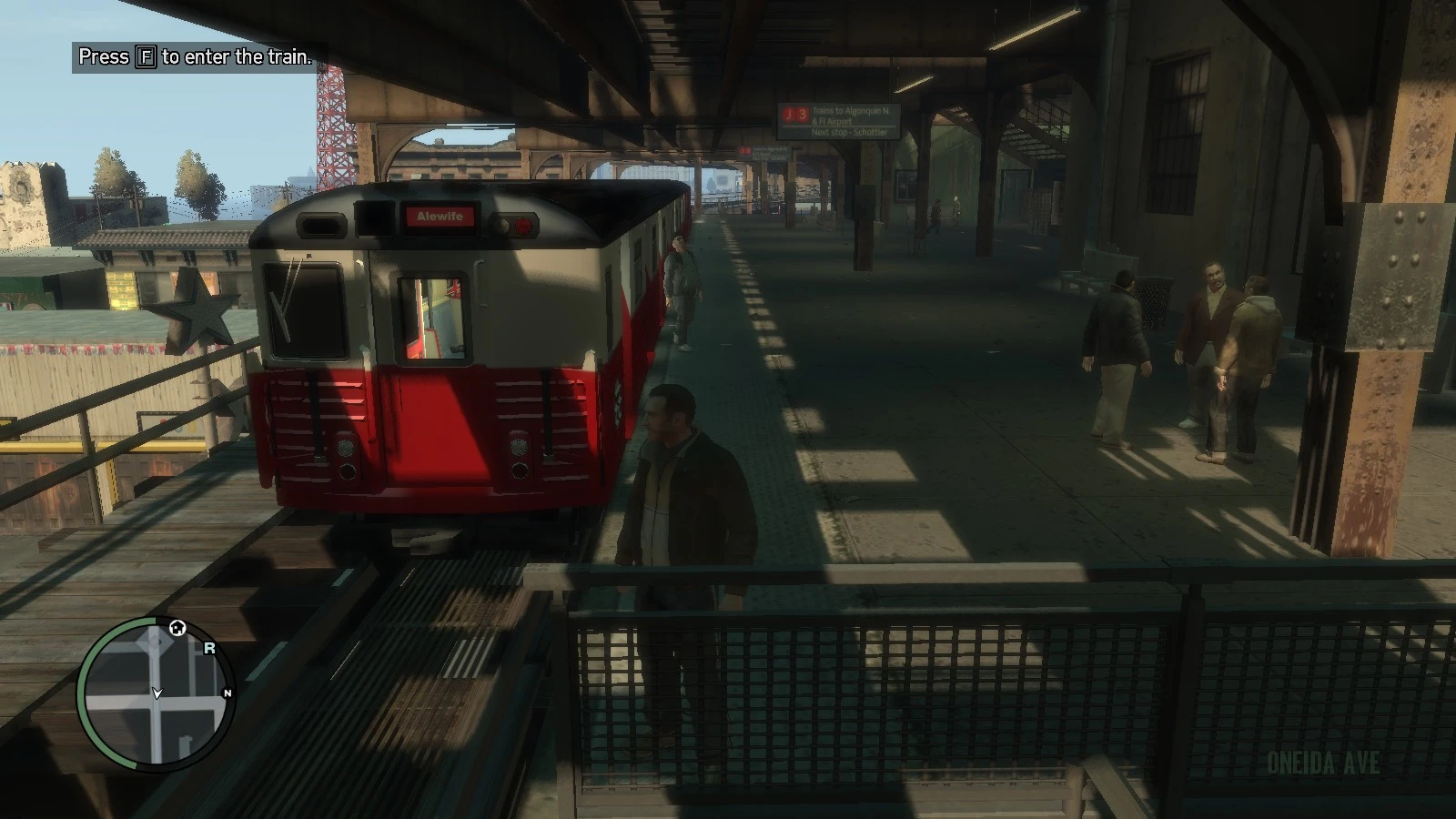The width and height of the screenshot is (1456, 819).
Task: Click the red J route icon on the sign
Action: click(x=790, y=115)
